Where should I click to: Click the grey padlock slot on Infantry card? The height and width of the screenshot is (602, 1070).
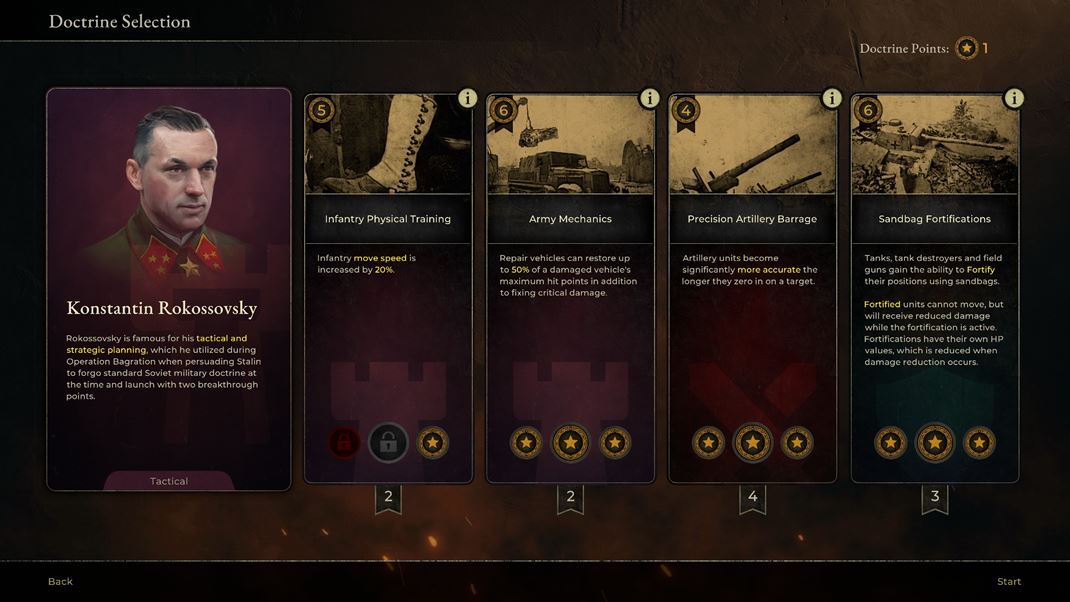point(388,442)
